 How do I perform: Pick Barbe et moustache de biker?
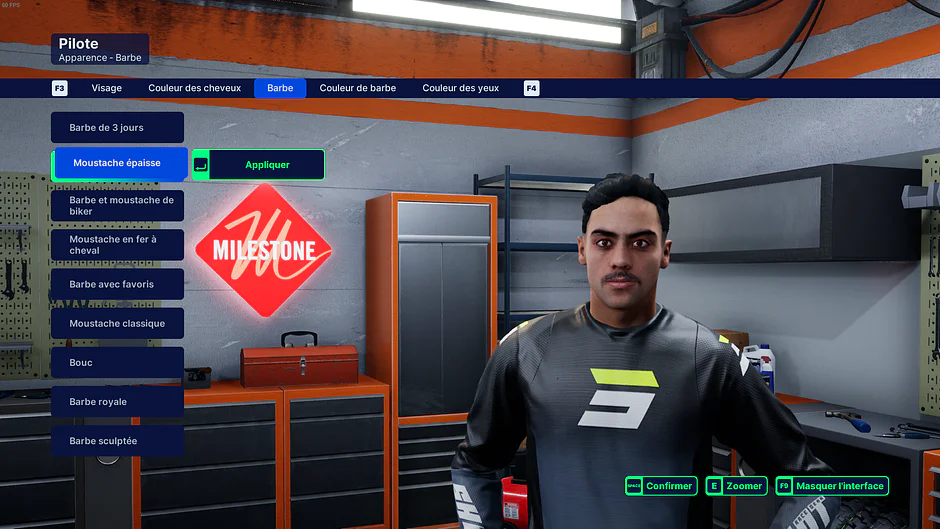tap(118, 206)
